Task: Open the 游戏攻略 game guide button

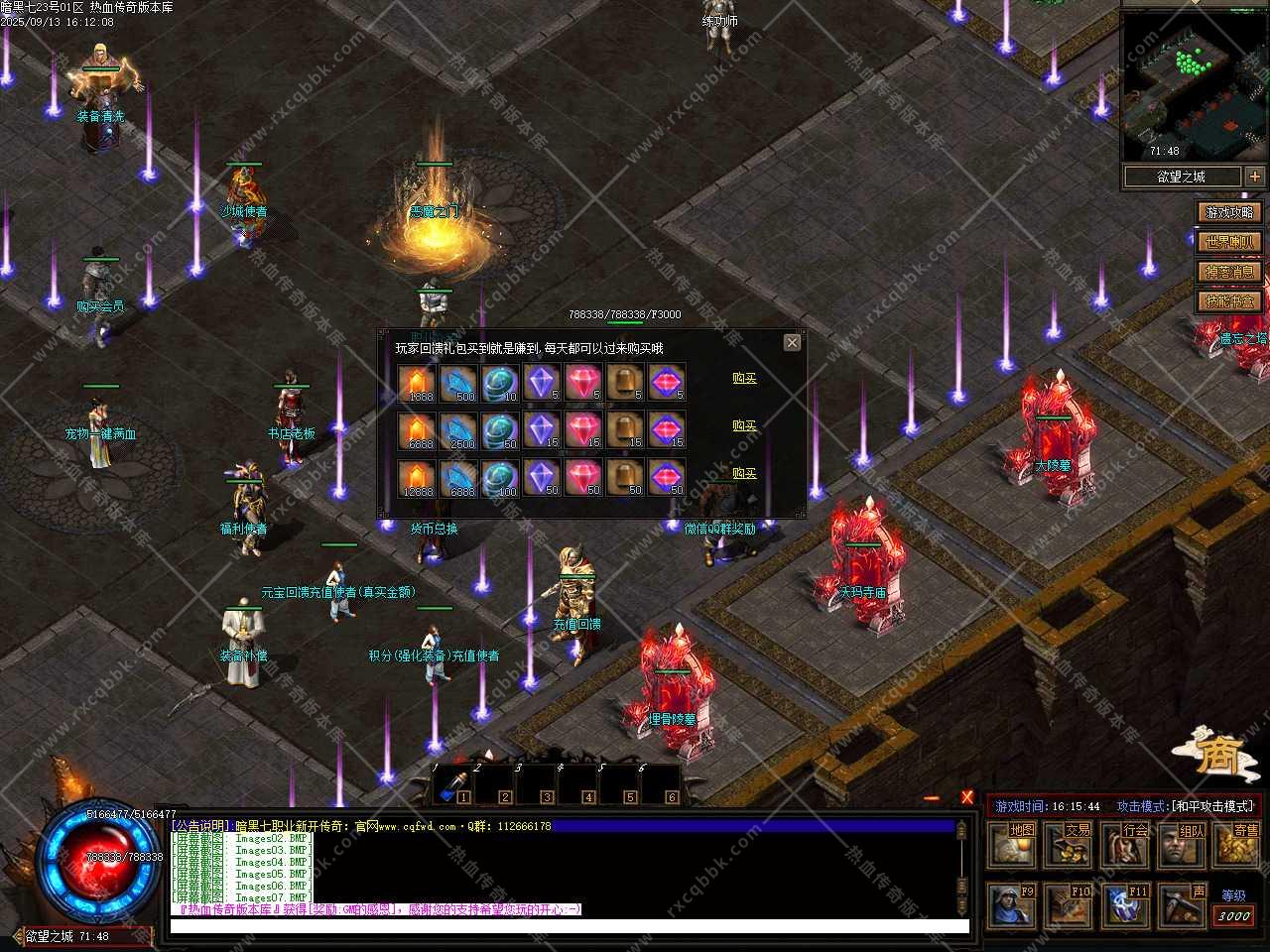Action: 1229,212
